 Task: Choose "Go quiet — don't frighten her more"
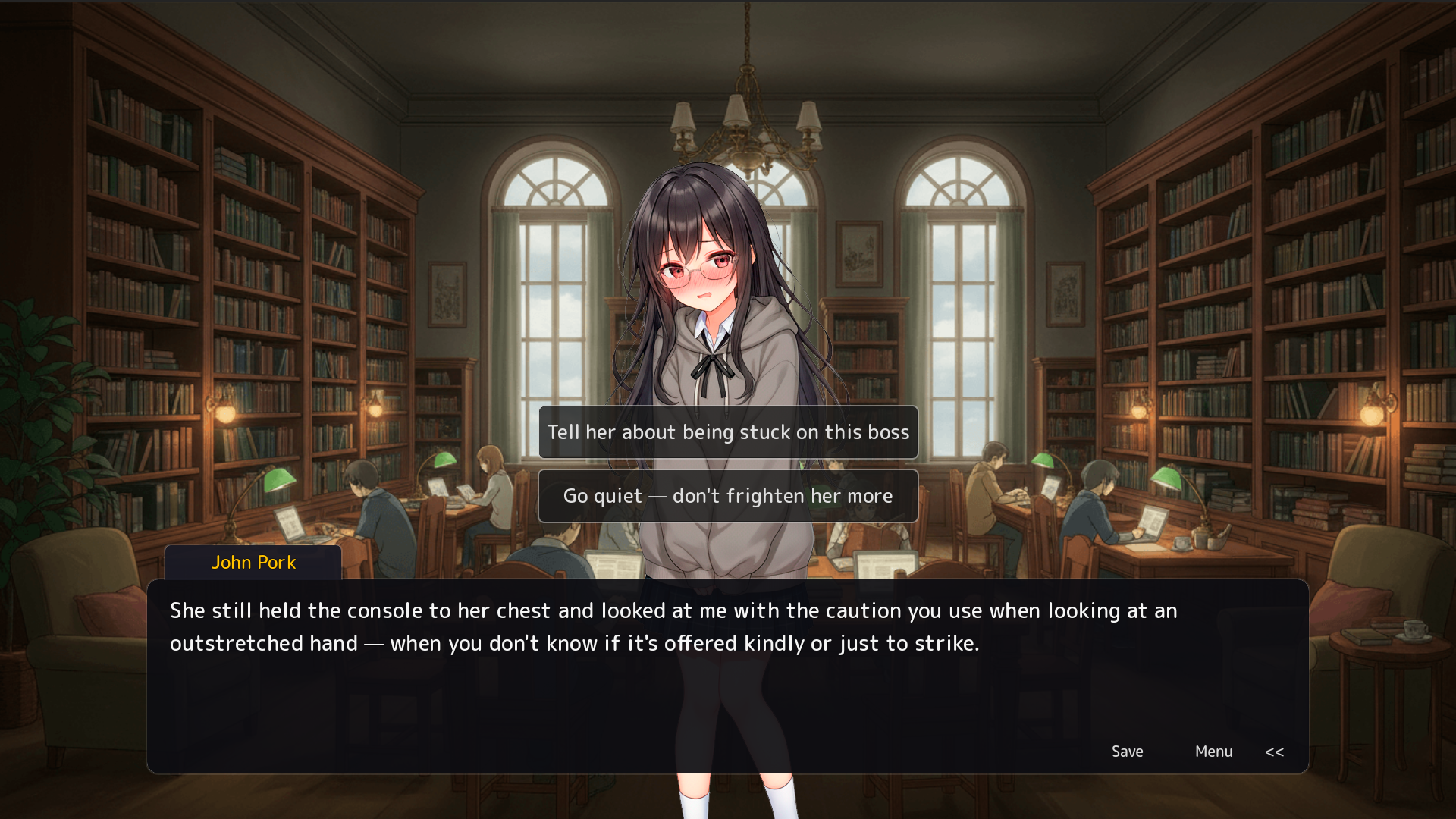pos(728,495)
